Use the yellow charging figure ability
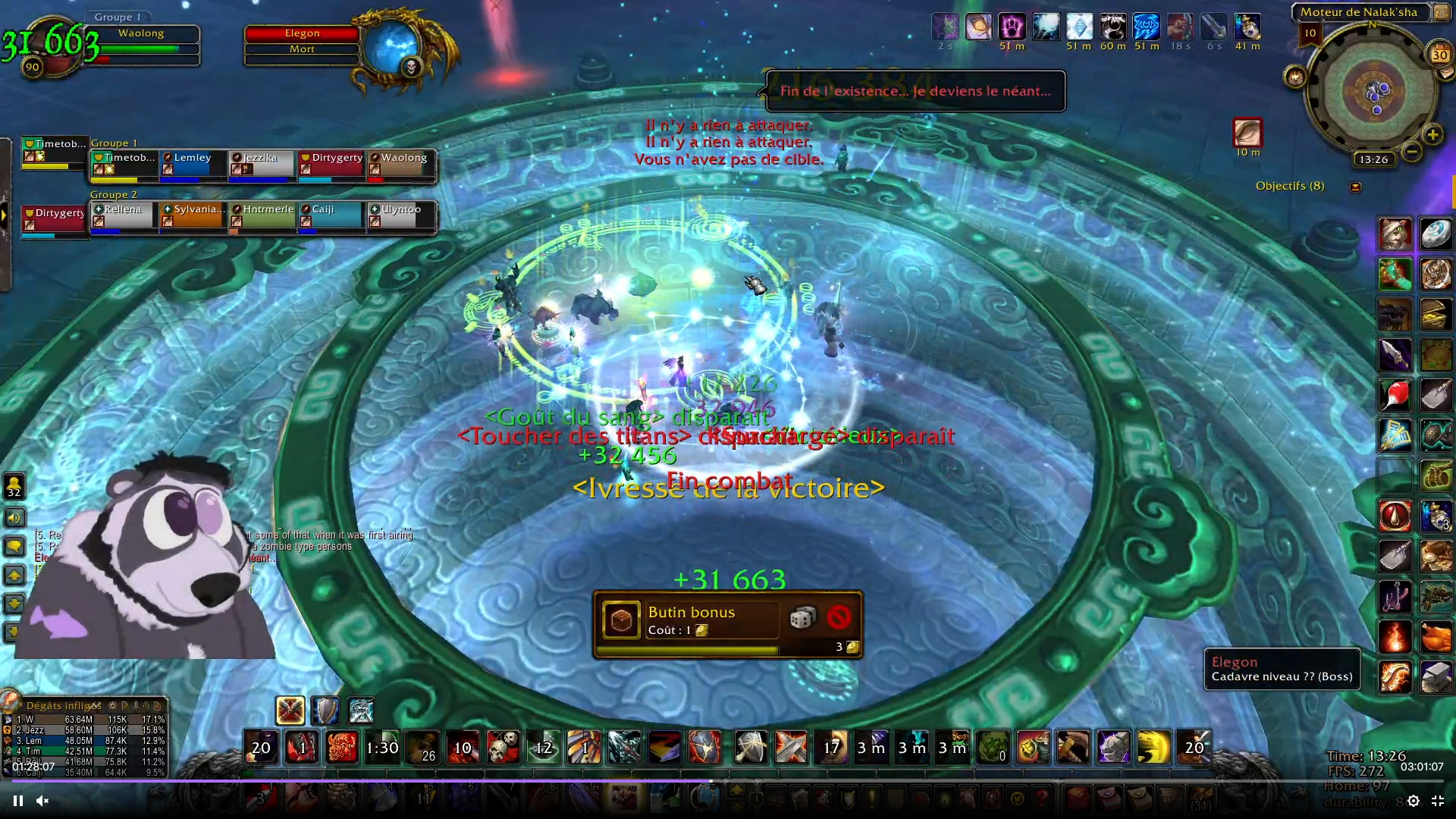The image size is (1456, 819). coord(1153,748)
